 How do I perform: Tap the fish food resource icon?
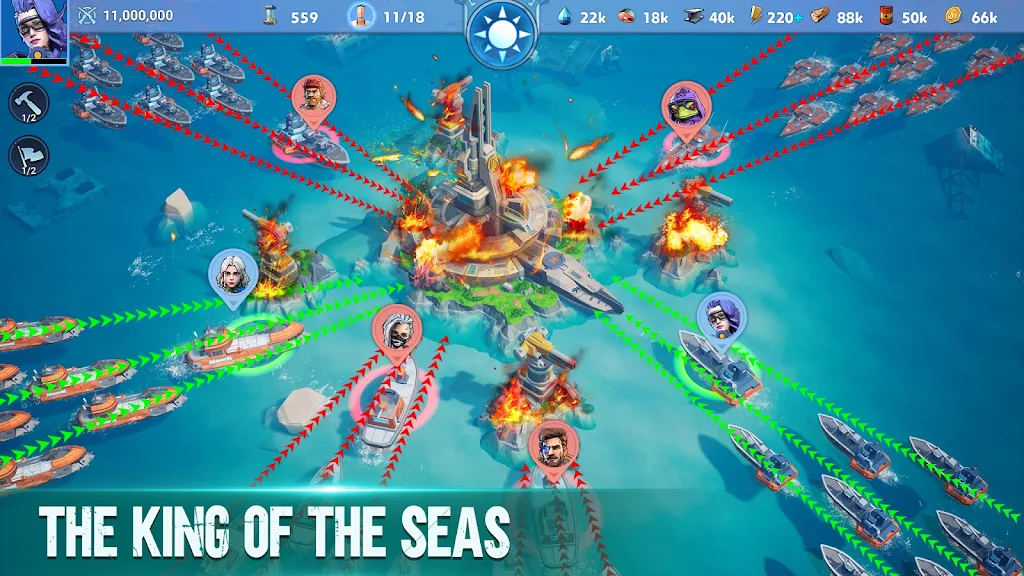[627, 16]
